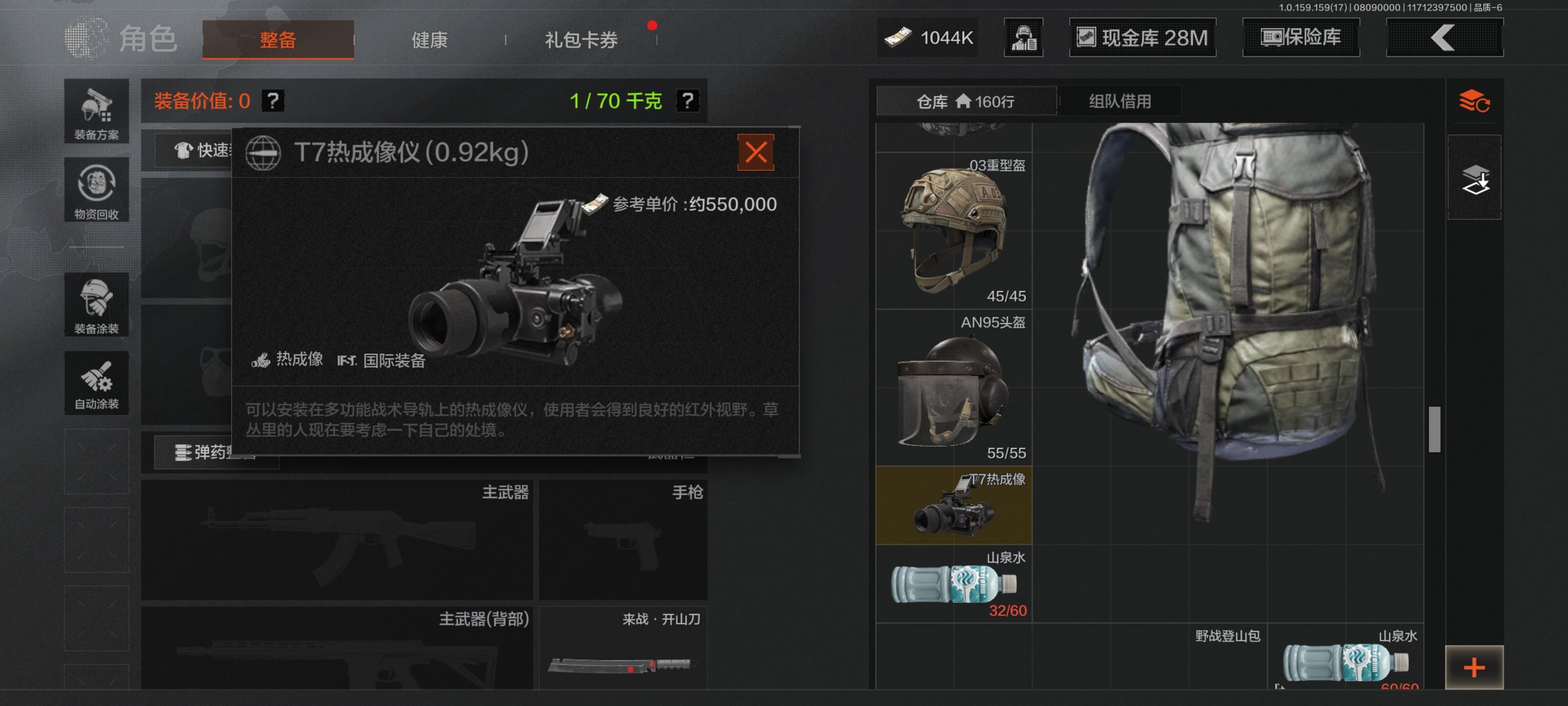Open the 保险库 safe

tap(1301, 38)
